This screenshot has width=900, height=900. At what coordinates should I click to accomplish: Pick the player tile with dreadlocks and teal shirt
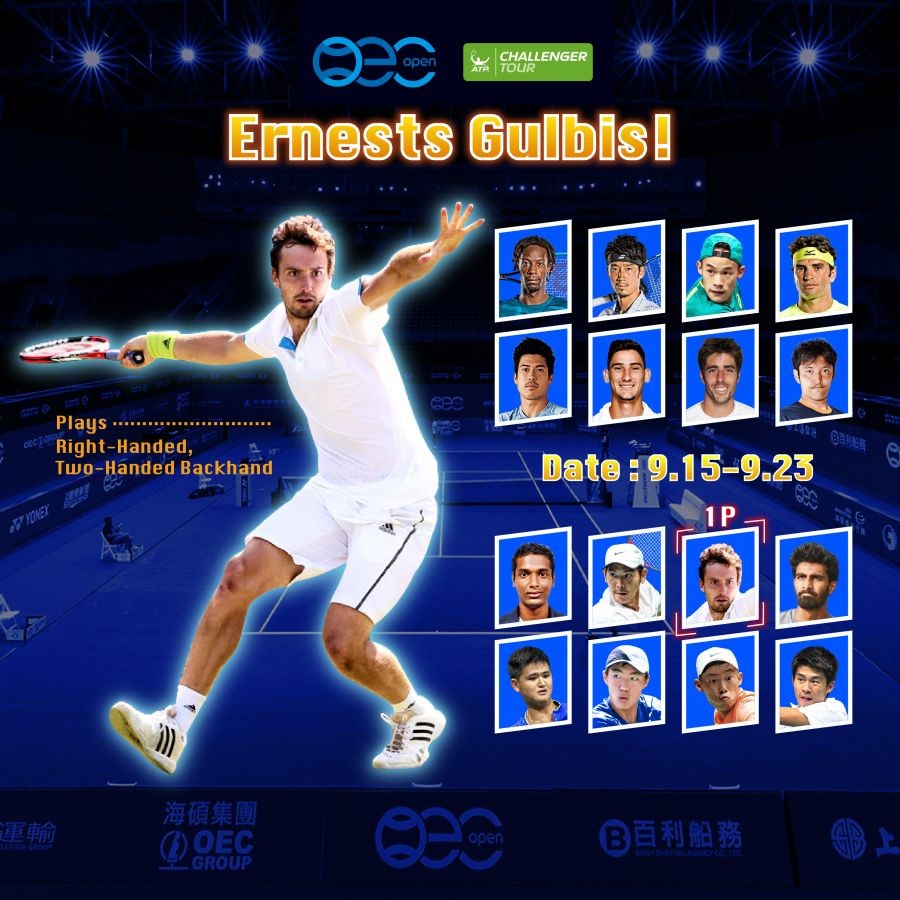pyautogui.click(x=533, y=270)
